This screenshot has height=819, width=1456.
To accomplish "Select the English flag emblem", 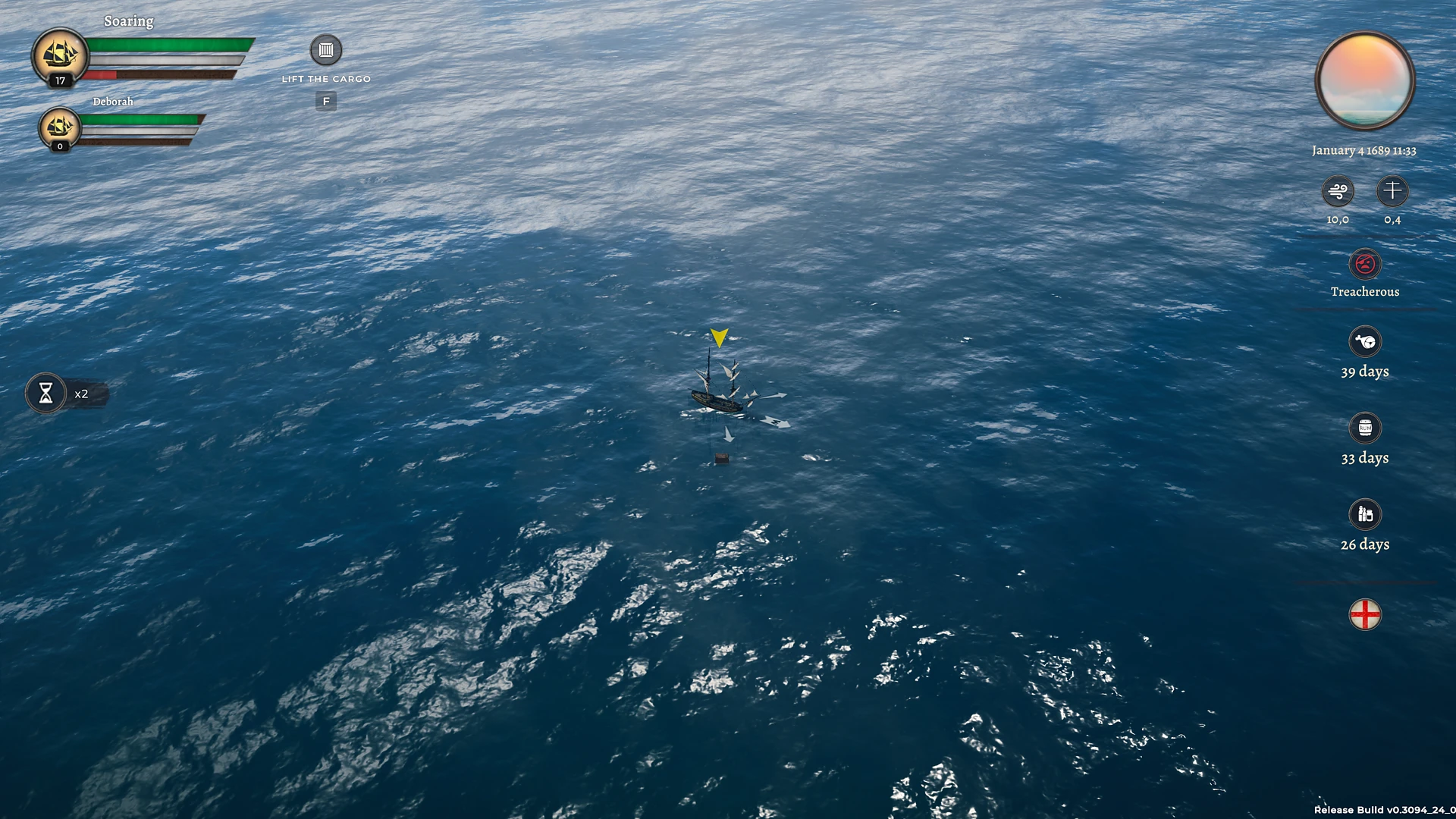I will point(1365,614).
